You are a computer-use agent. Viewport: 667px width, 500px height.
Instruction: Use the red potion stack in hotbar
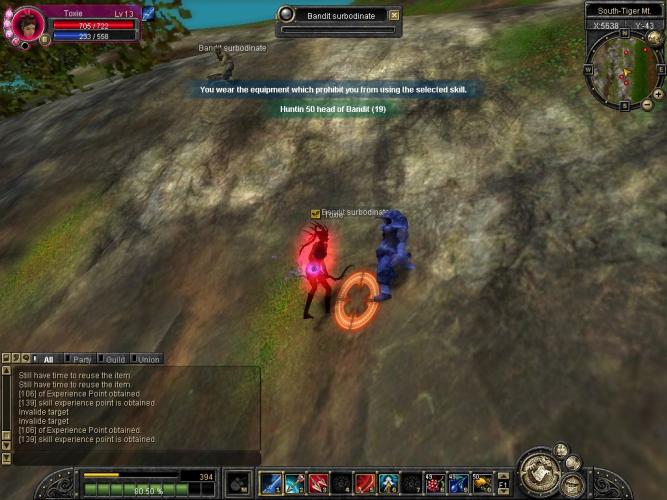(435, 484)
